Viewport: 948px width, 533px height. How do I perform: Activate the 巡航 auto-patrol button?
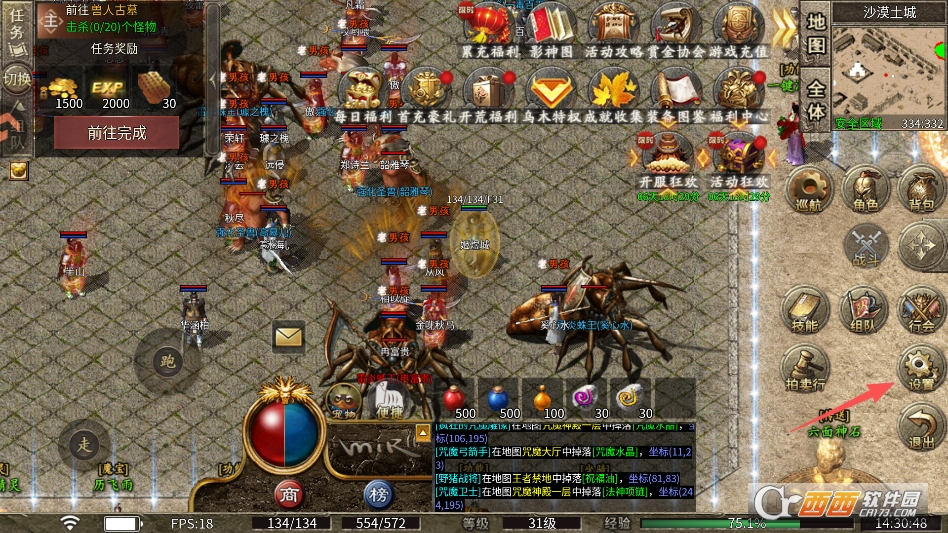(809, 189)
